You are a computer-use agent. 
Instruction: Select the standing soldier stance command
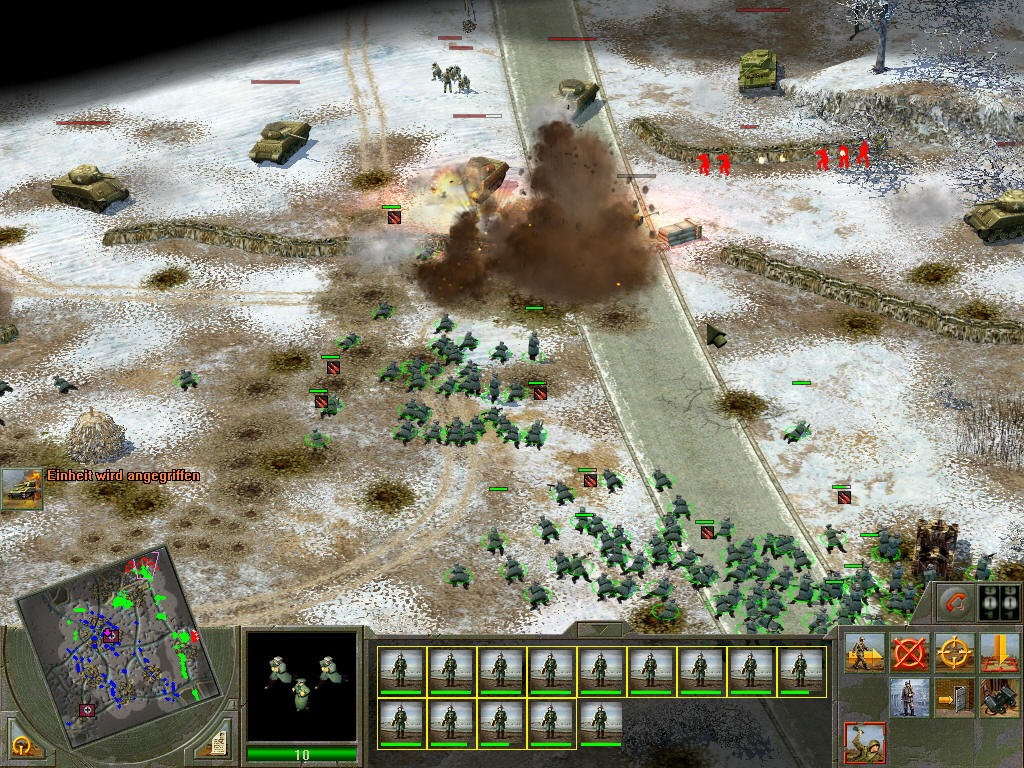(908, 697)
